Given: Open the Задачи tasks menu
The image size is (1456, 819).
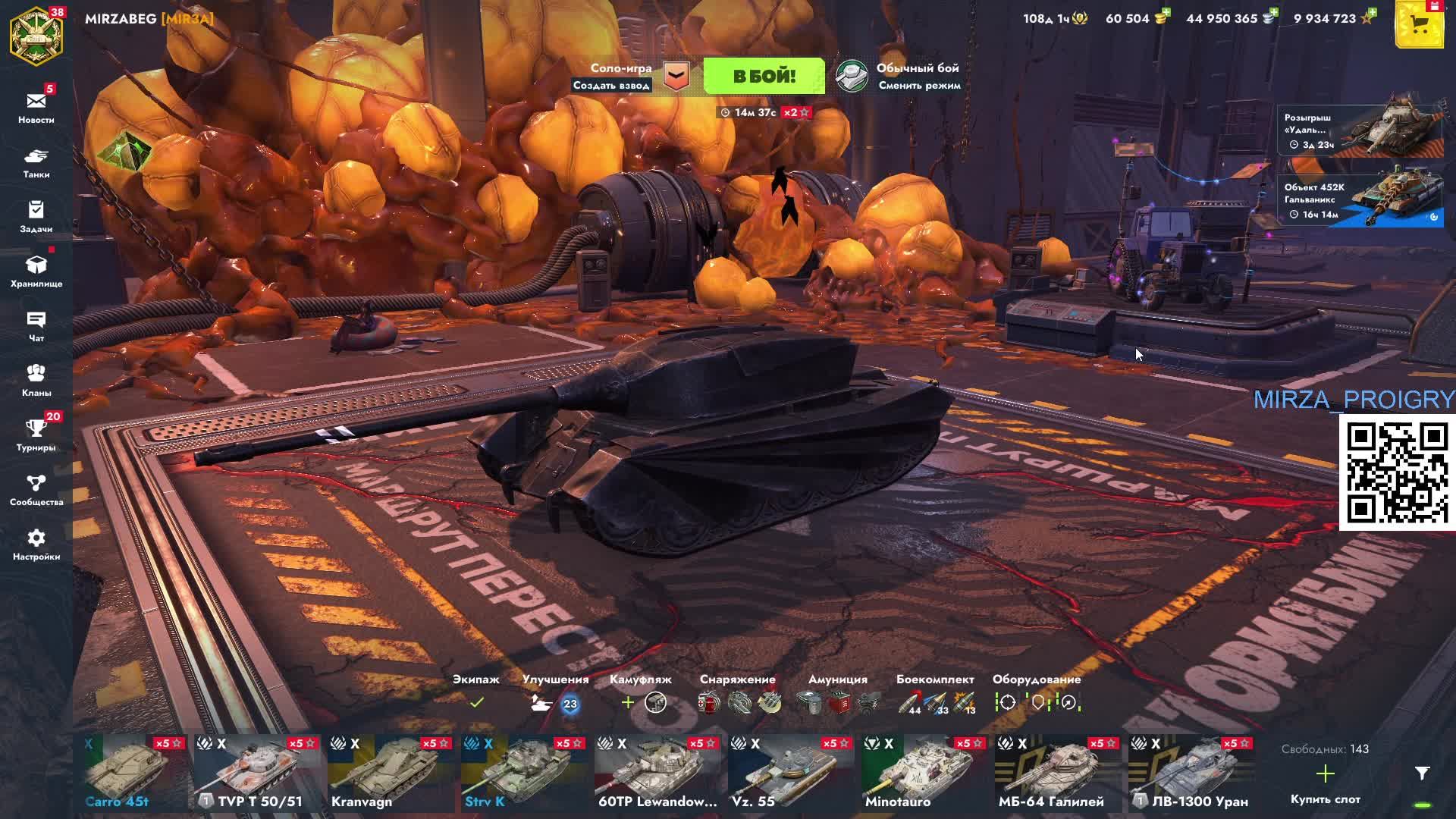Looking at the screenshot, I should click(x=36, y=216).
